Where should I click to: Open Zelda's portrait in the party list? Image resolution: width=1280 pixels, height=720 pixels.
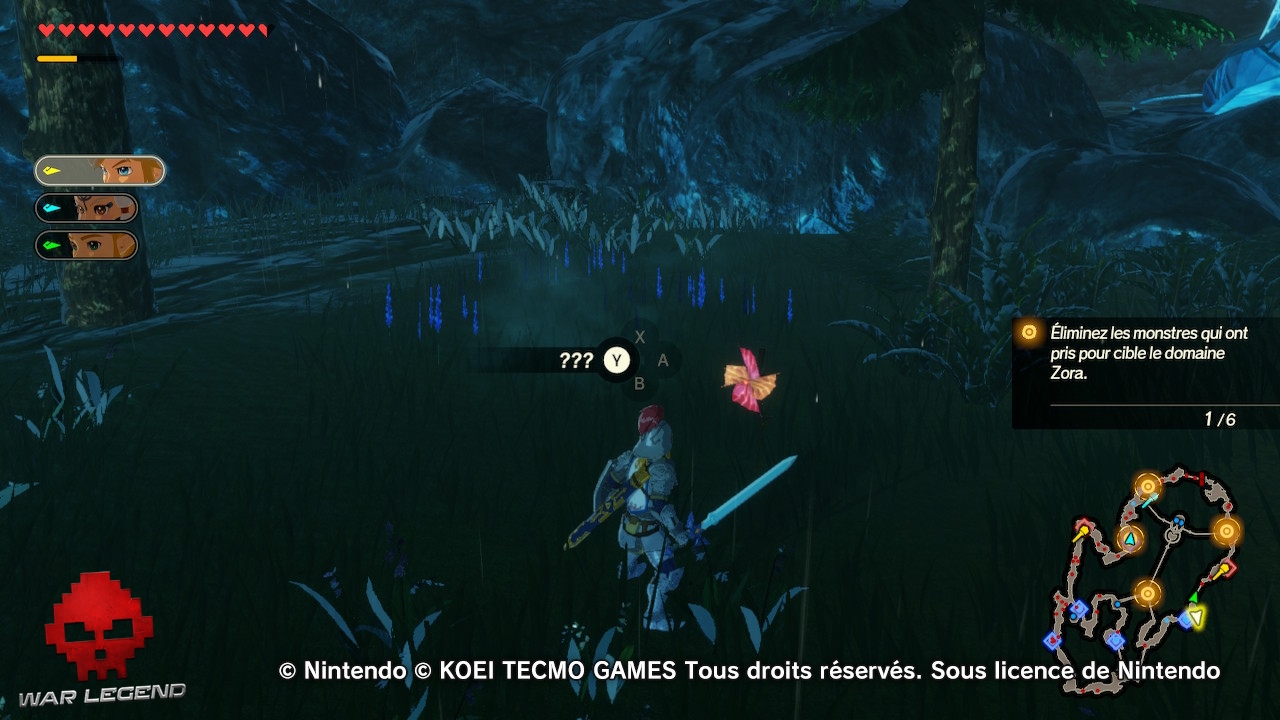tap(96, 245)
